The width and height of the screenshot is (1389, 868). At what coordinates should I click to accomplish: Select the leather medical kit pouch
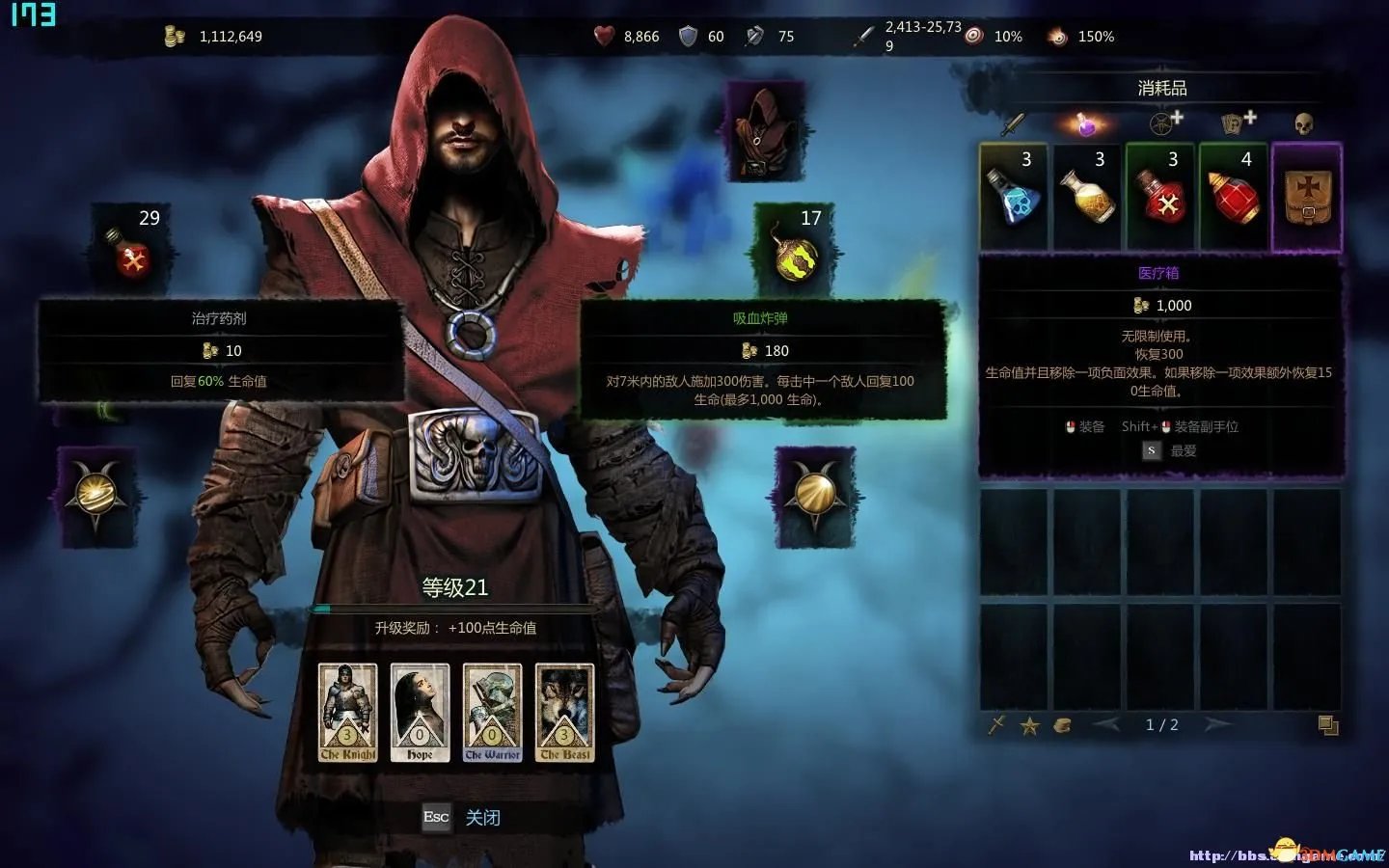pyautogui.click(x=1307, y=197)
